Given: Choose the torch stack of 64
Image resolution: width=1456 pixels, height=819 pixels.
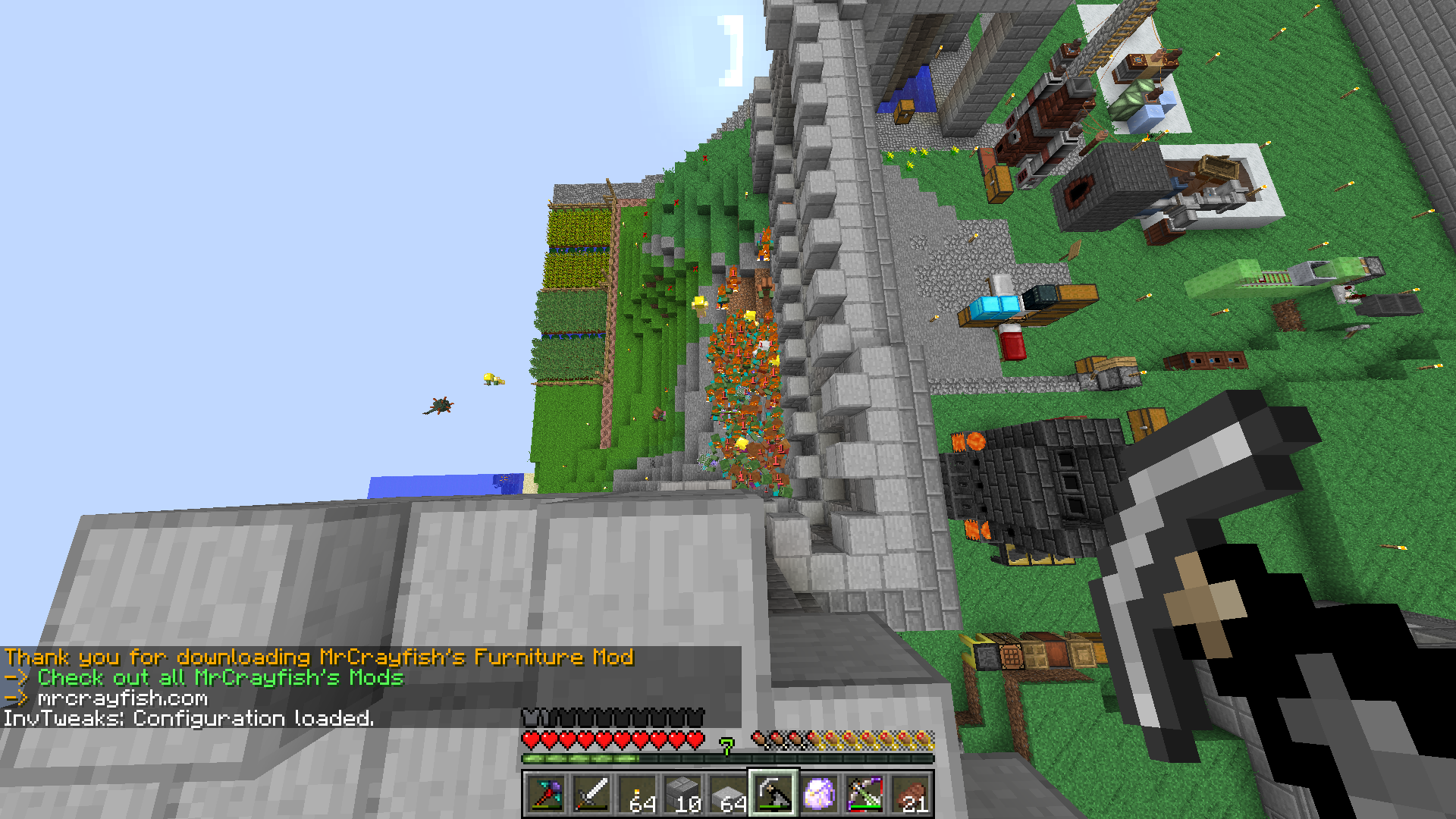Looking at the screenshot, I should pos(637,794).
